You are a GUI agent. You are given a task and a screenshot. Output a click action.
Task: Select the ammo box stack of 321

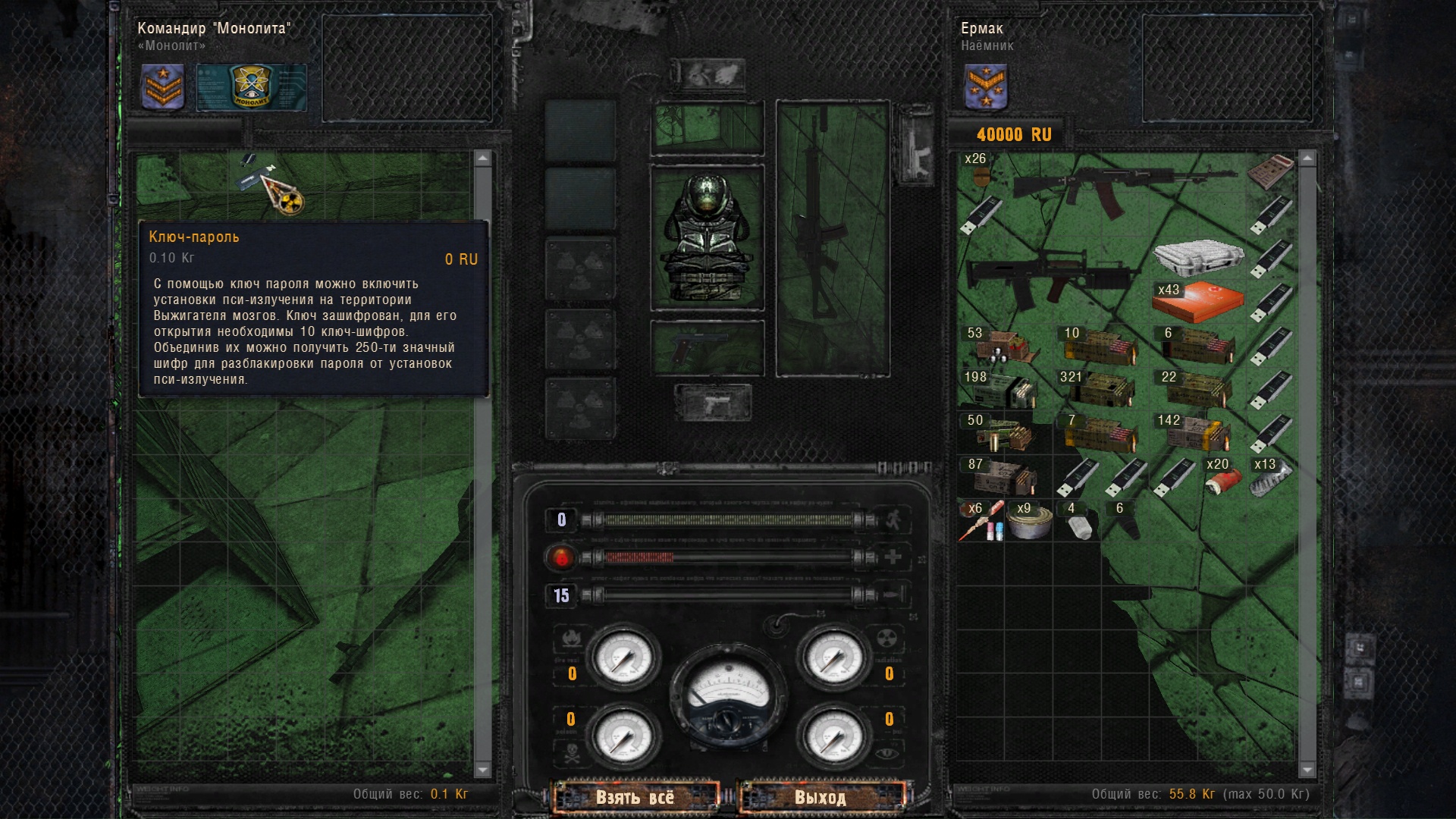pyautogui.click(x=1100, y=389)
